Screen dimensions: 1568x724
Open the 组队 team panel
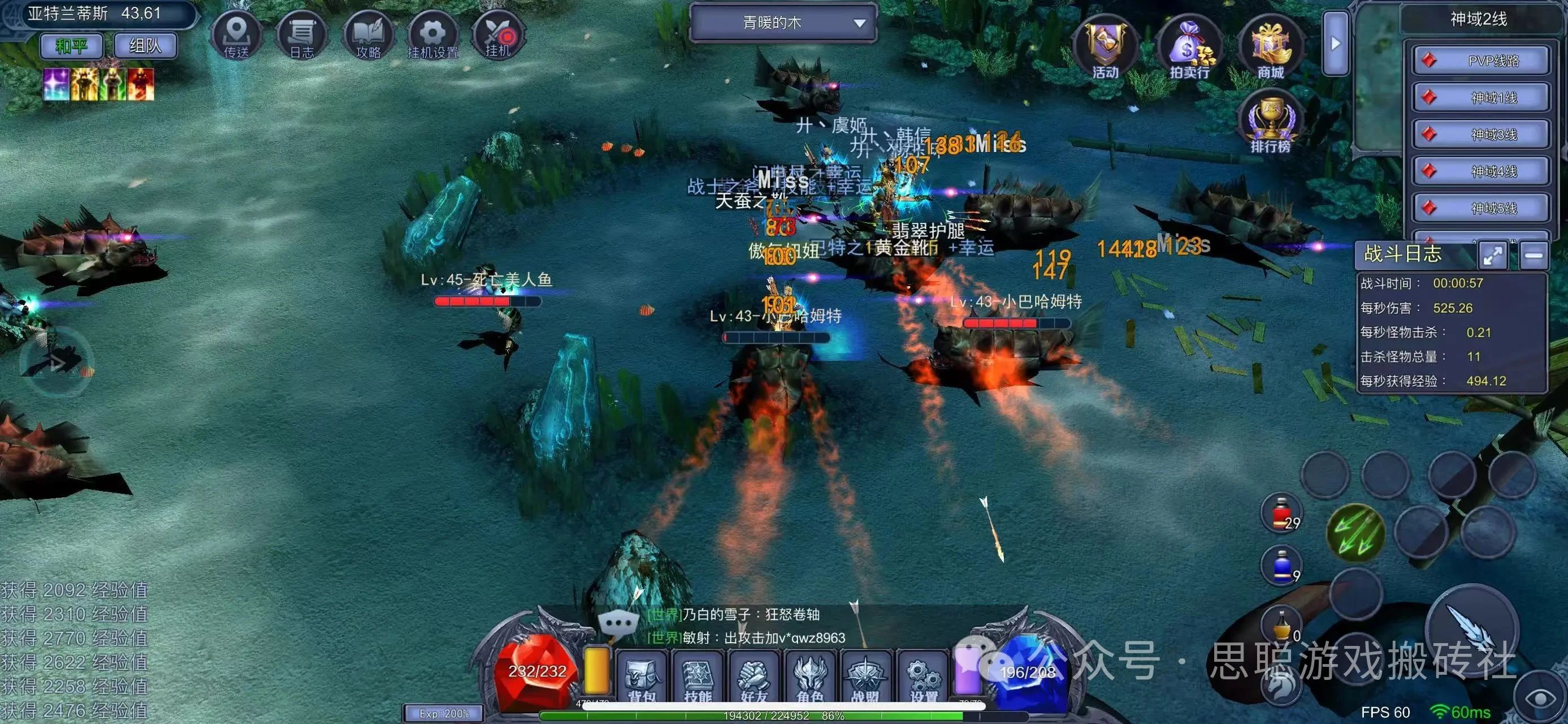click(145, 46)
